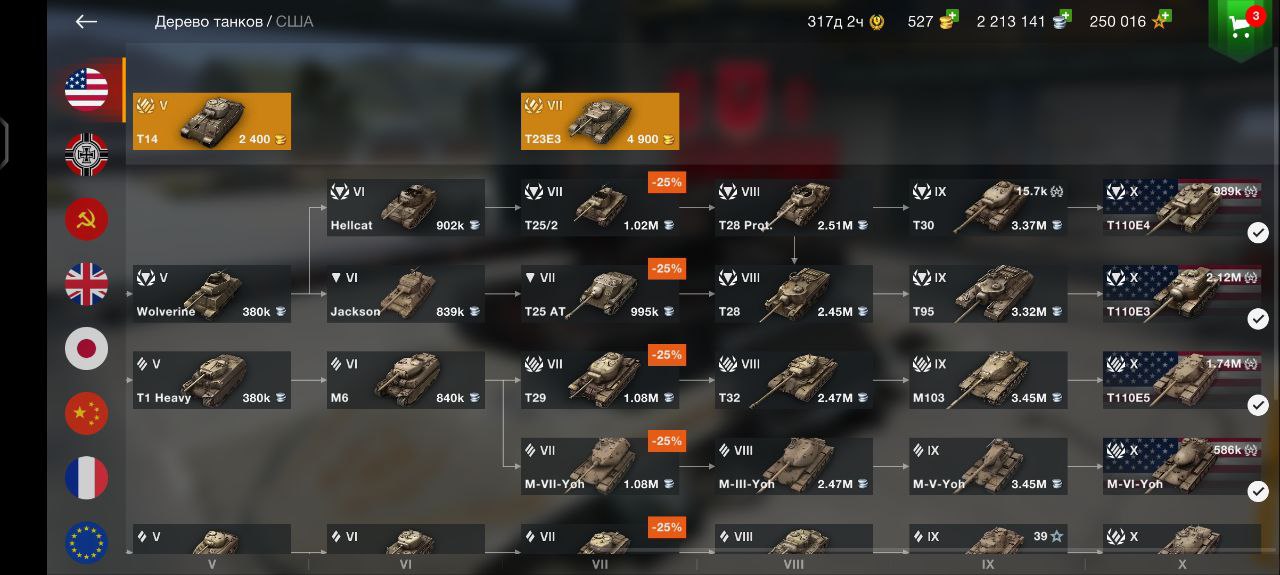Open the T95 tier IX tank
This screenshot has height=575, width=1280.
988,294
